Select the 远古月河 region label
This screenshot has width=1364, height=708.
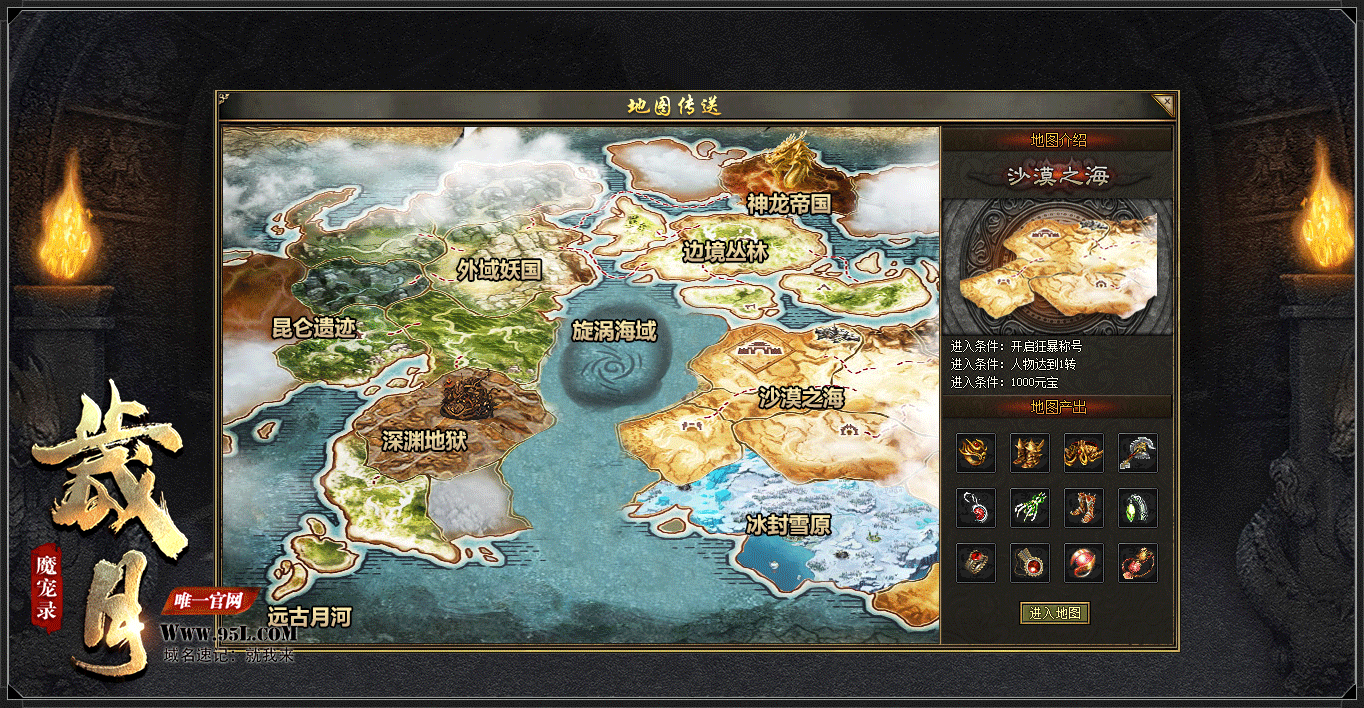click(x=309, y=617)
